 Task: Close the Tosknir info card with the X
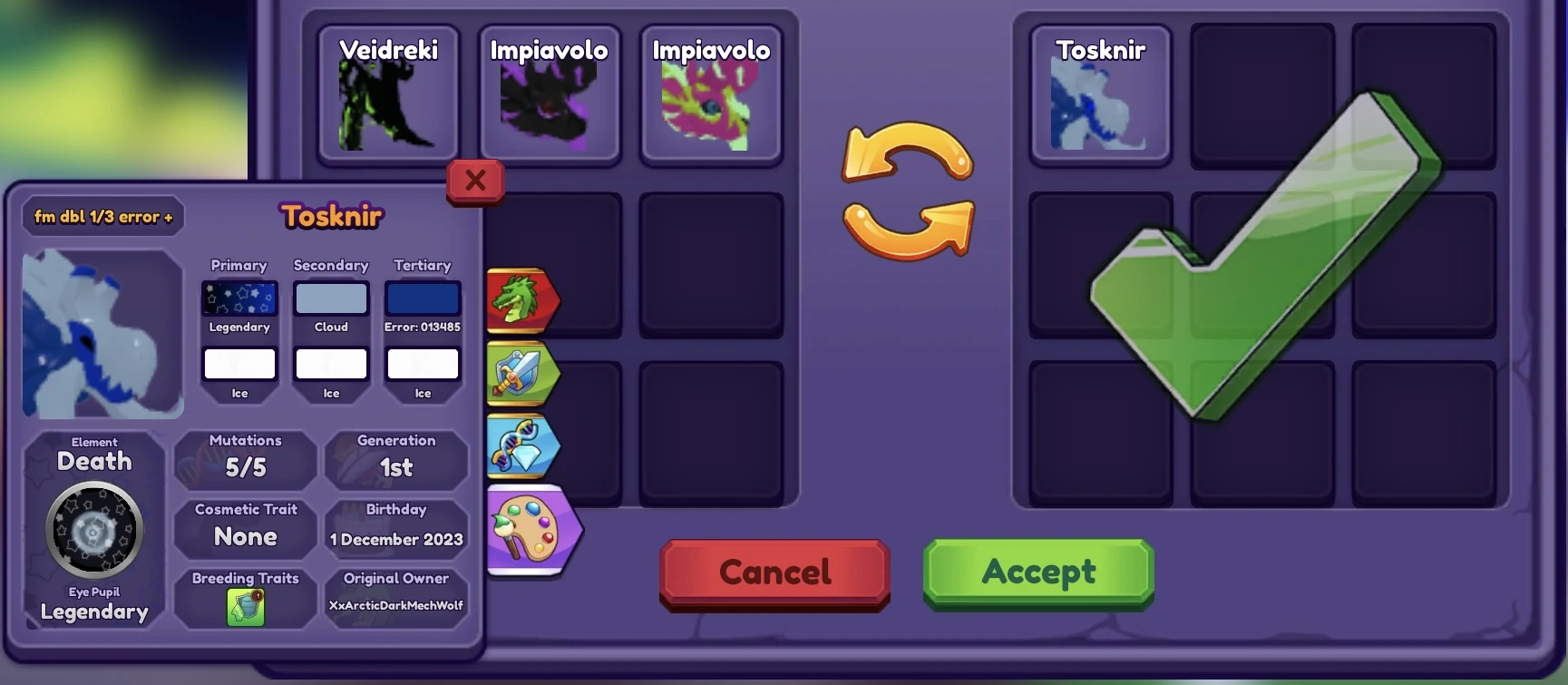pos(474,181)
